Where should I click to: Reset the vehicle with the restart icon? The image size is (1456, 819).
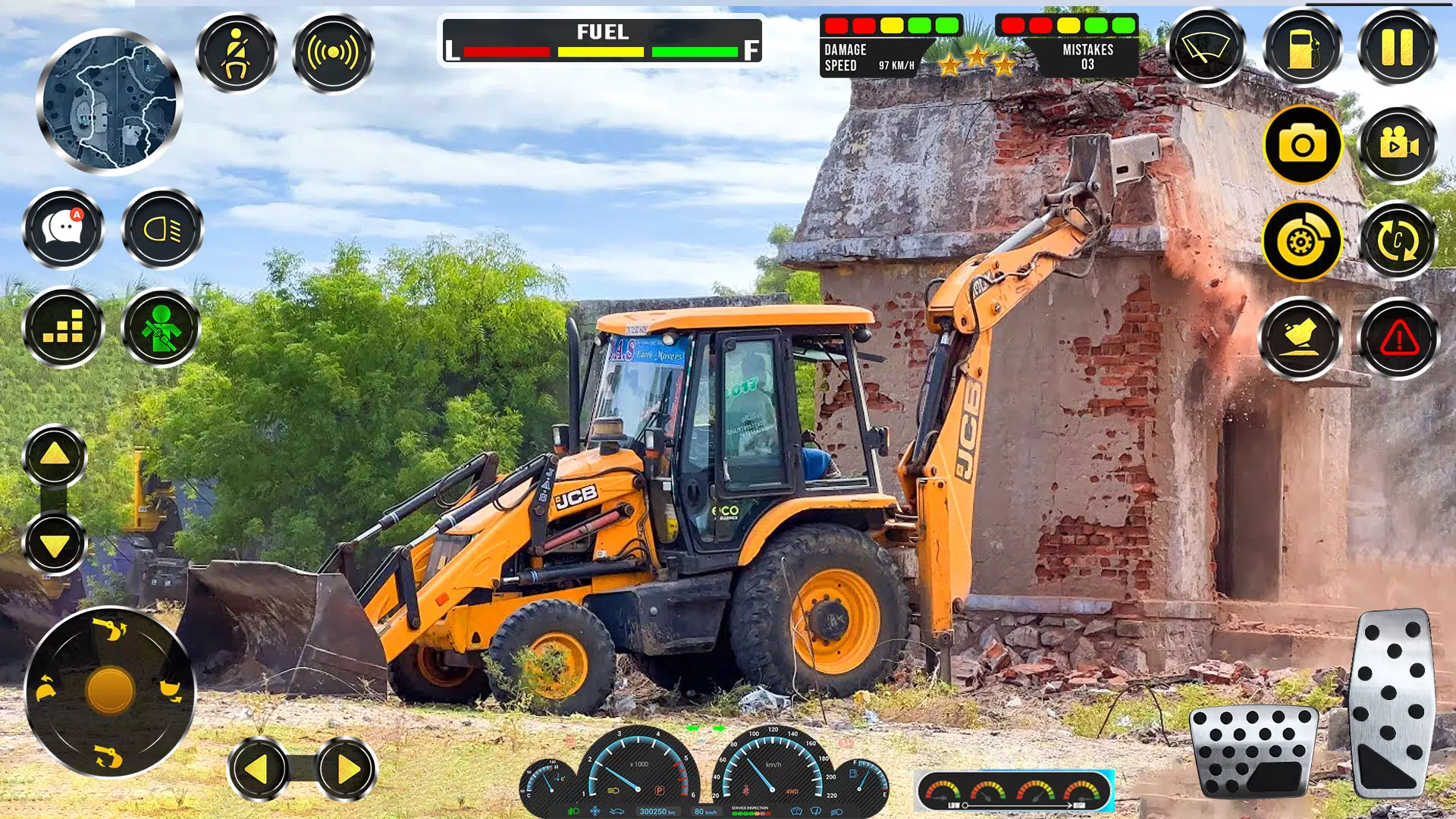(x=1398, y=240)
